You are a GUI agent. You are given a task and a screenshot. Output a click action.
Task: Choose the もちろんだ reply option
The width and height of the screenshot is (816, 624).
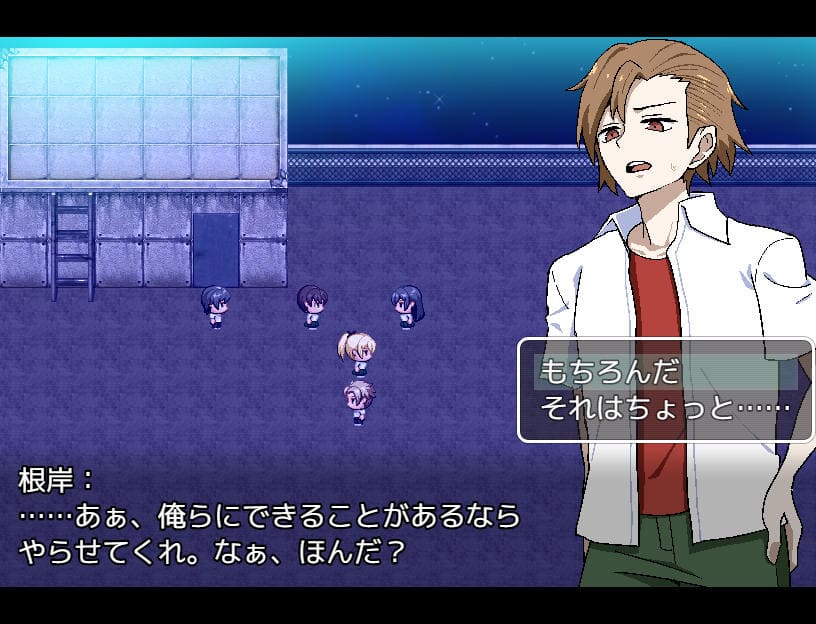(609, 373)
